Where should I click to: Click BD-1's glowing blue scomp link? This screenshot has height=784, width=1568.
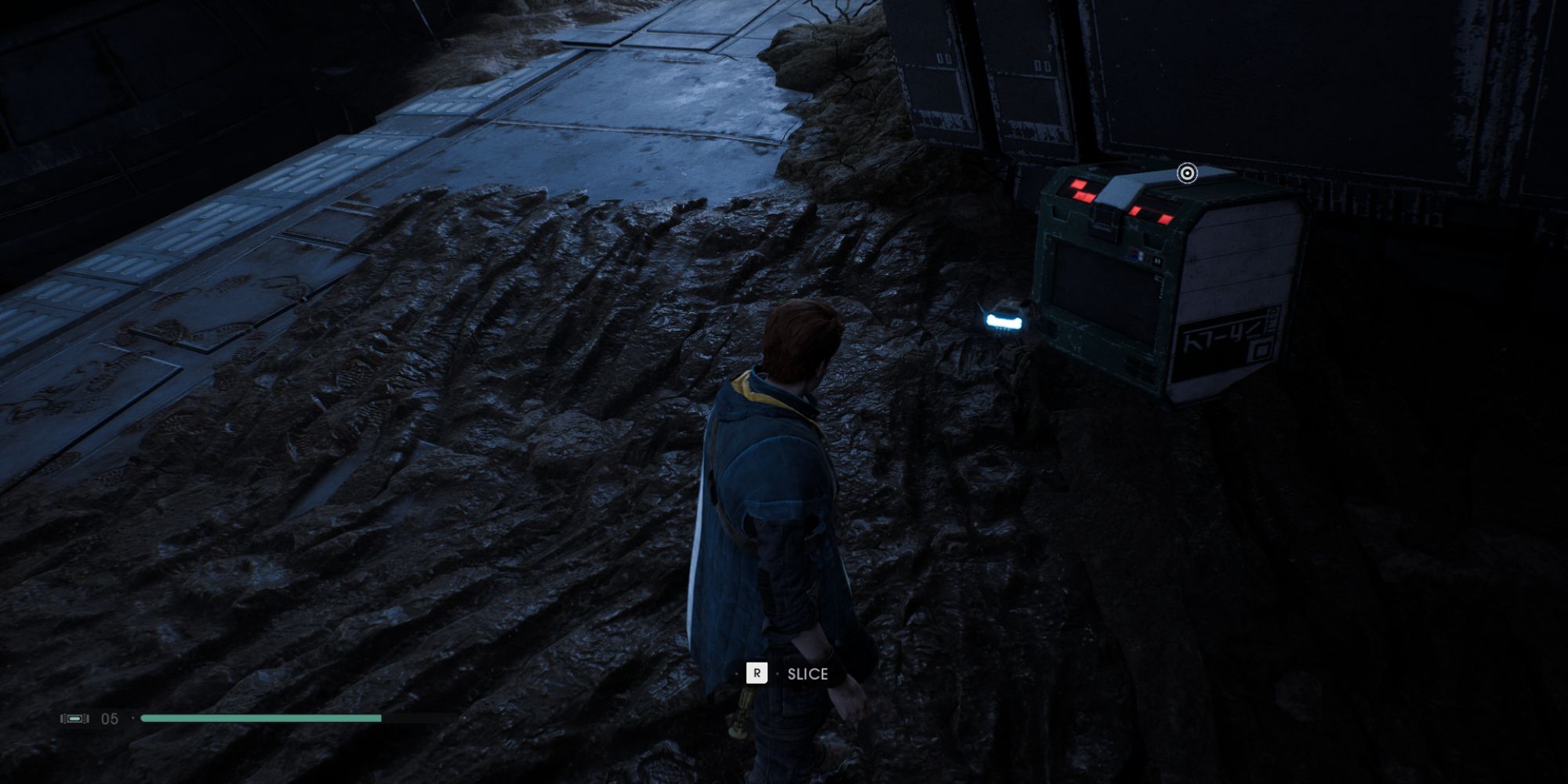coord(1004,320)
